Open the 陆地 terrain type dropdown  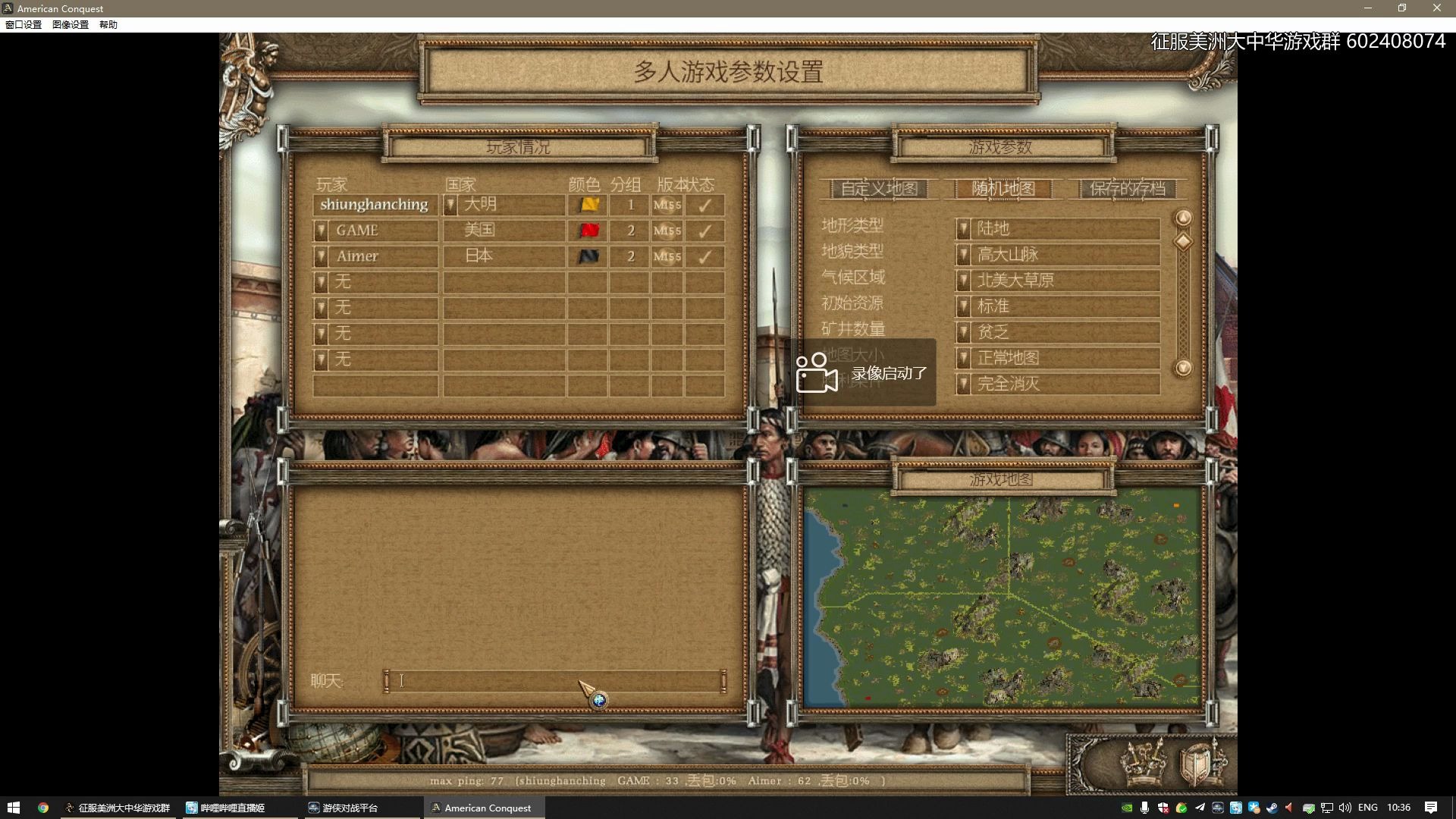(963, 229)
